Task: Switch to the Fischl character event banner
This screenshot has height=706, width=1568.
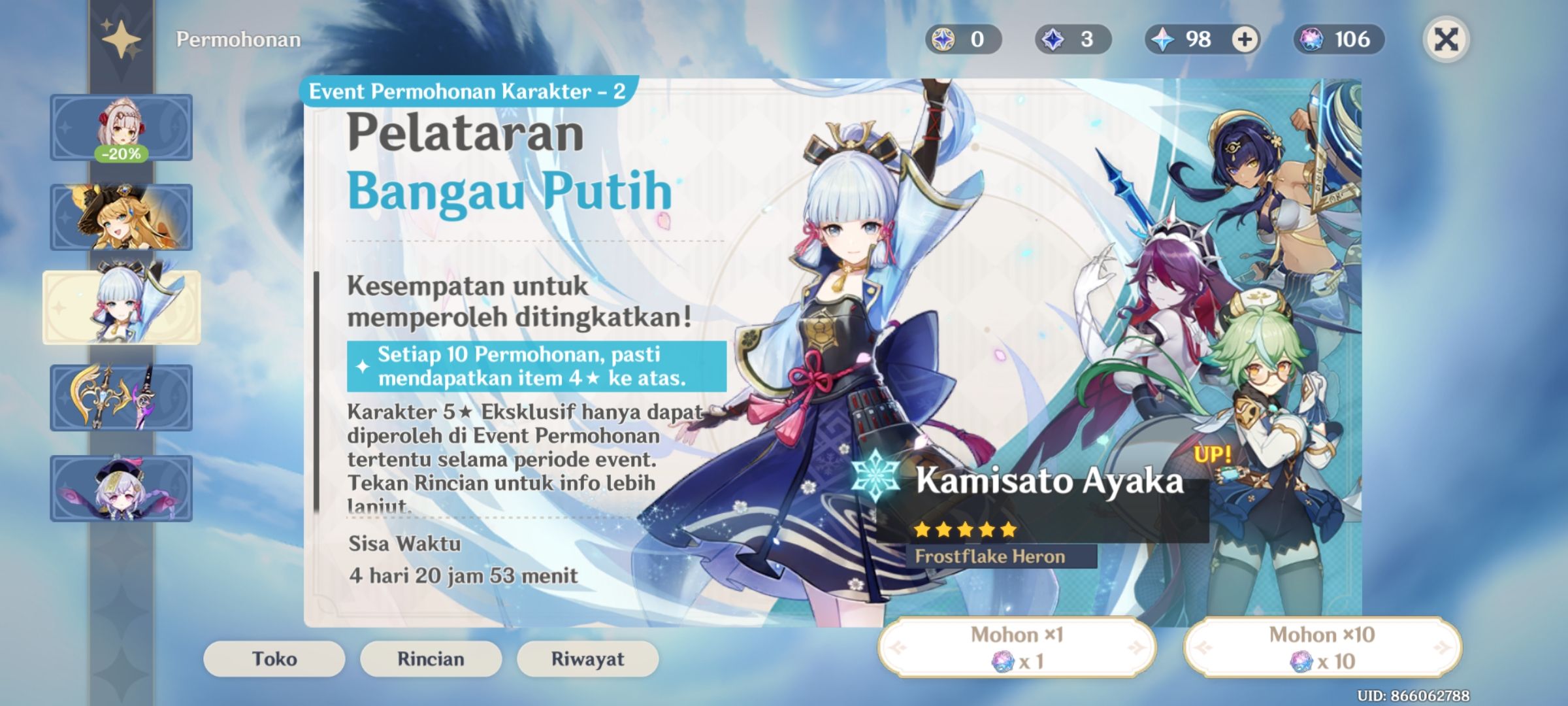Action: [x=121, y=216]
